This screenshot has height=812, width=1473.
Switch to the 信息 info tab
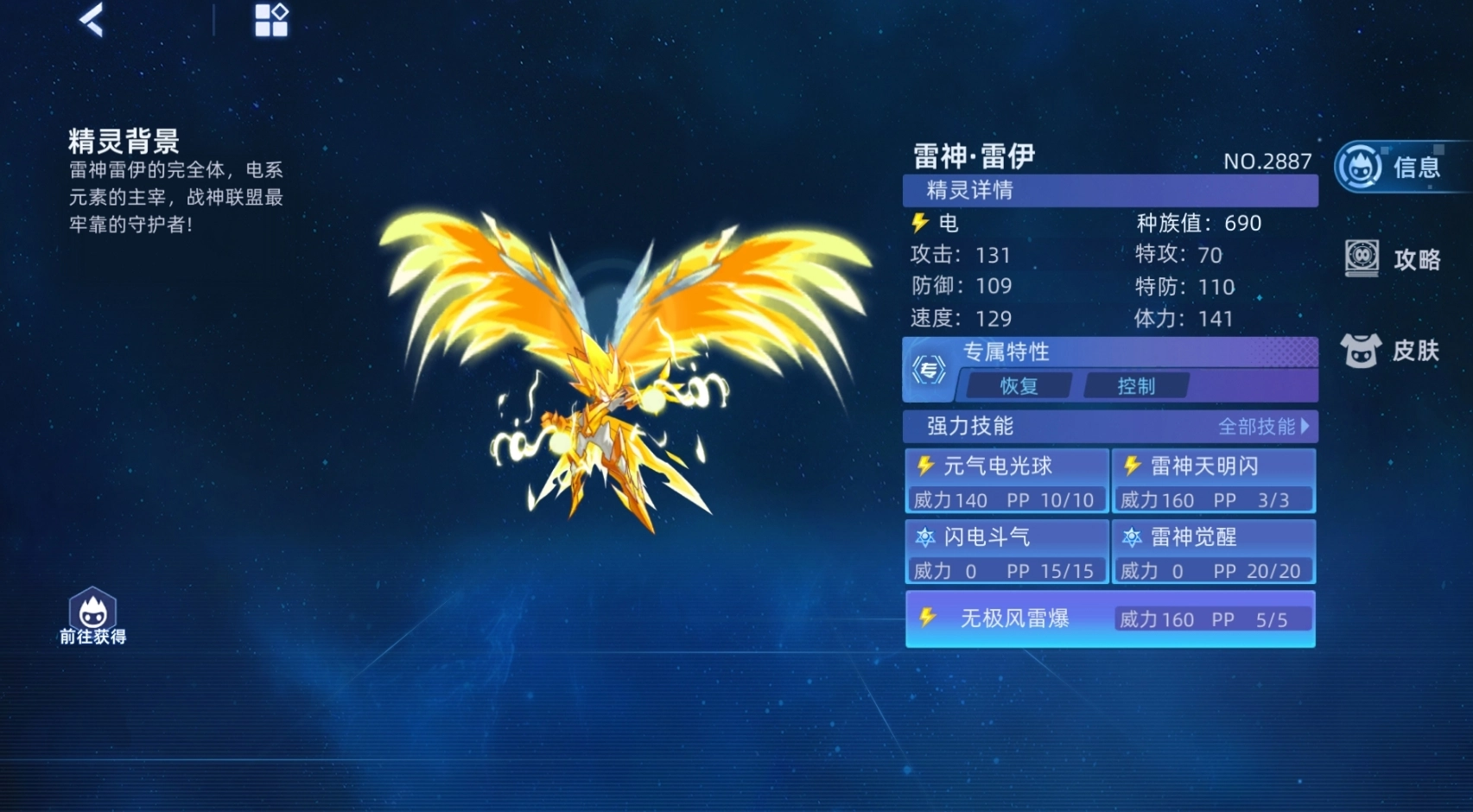point(1393,167)
